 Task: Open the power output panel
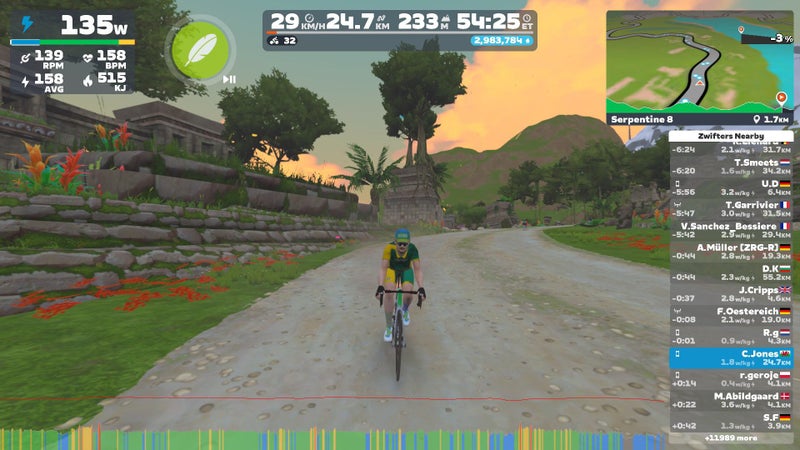72,24
